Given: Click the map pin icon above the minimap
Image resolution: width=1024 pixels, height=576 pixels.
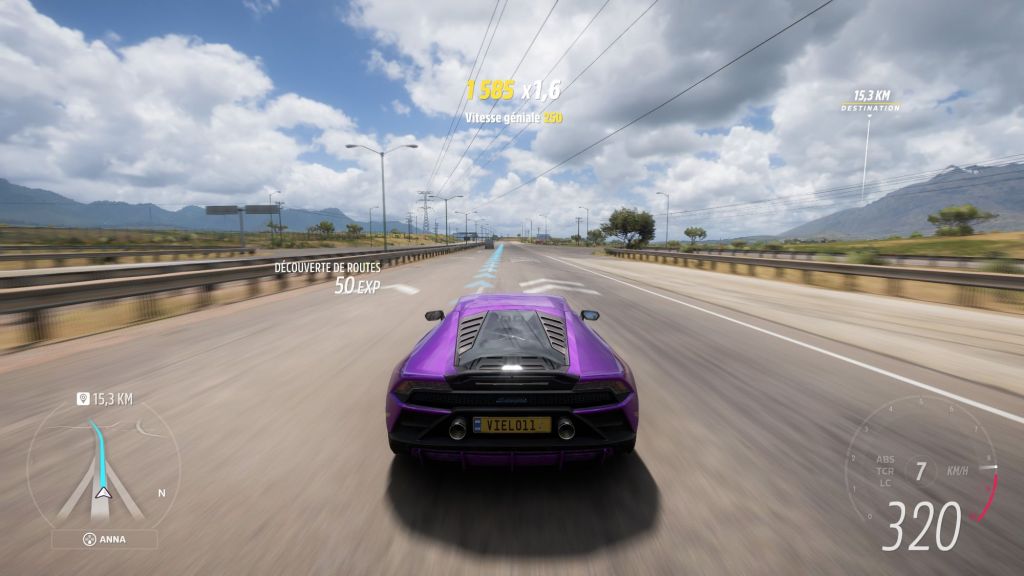Looking at the screenshot, I should pyautogui.click(x=83, y=399).
